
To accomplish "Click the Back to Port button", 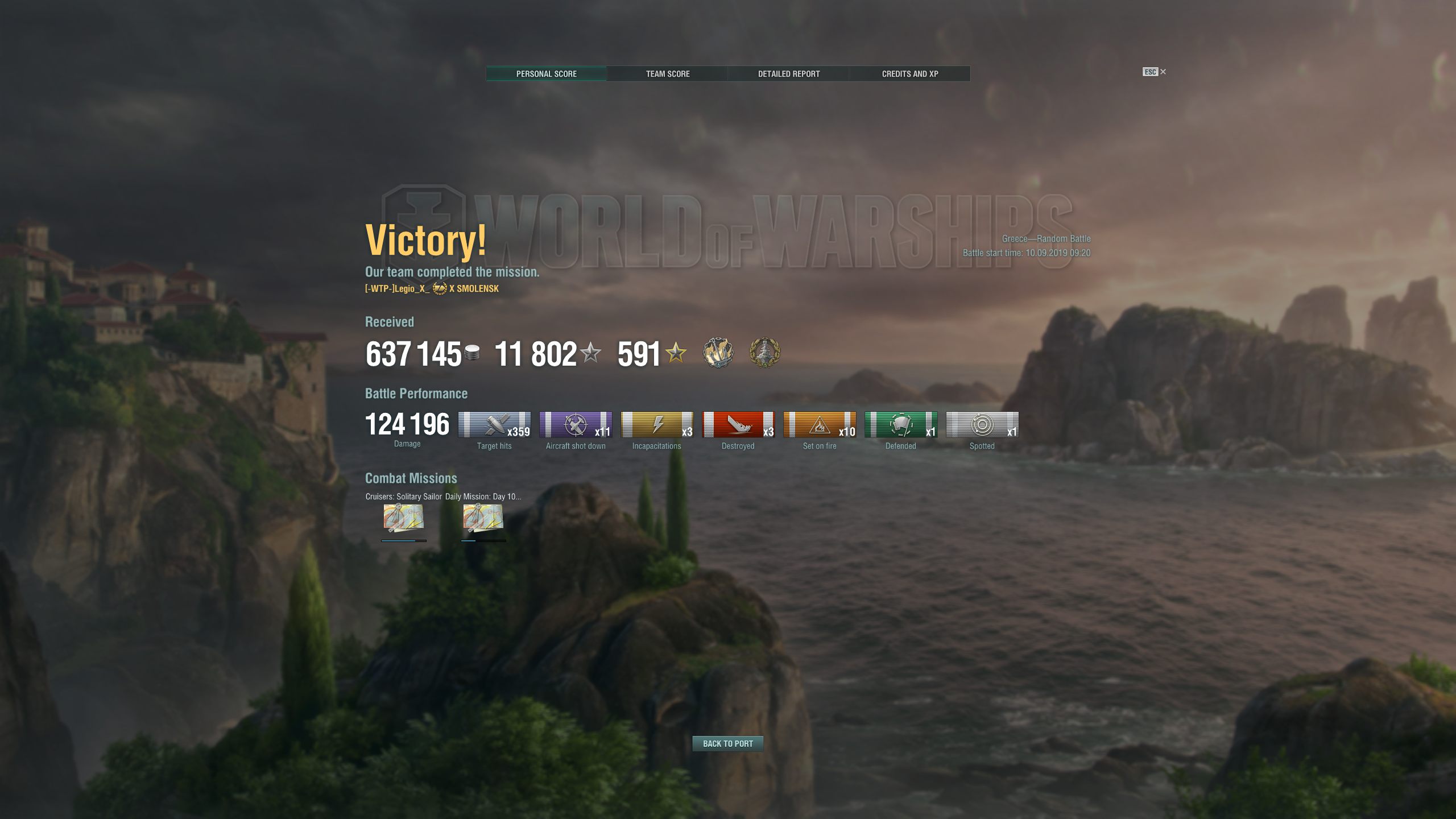I will (x=727, y=743).
